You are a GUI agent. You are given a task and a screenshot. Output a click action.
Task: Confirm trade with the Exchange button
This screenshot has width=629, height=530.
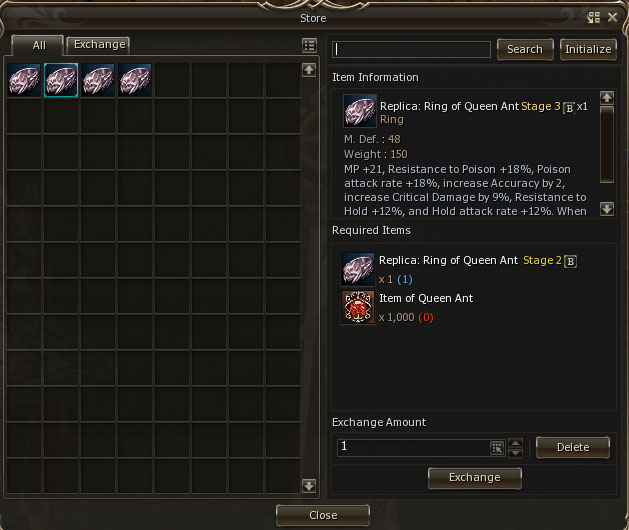click(x=475, y=478)
